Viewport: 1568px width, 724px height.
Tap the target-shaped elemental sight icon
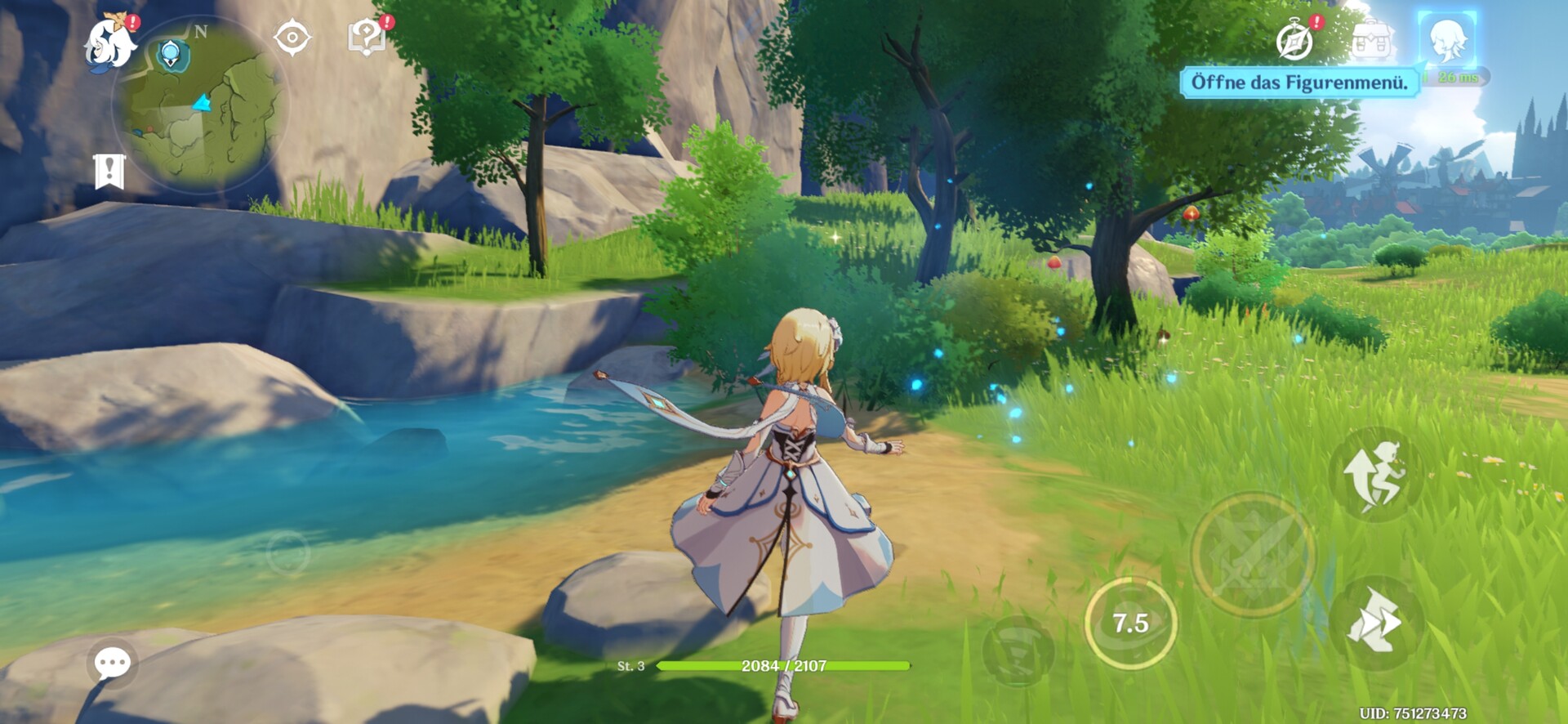(x=292, y=38)
